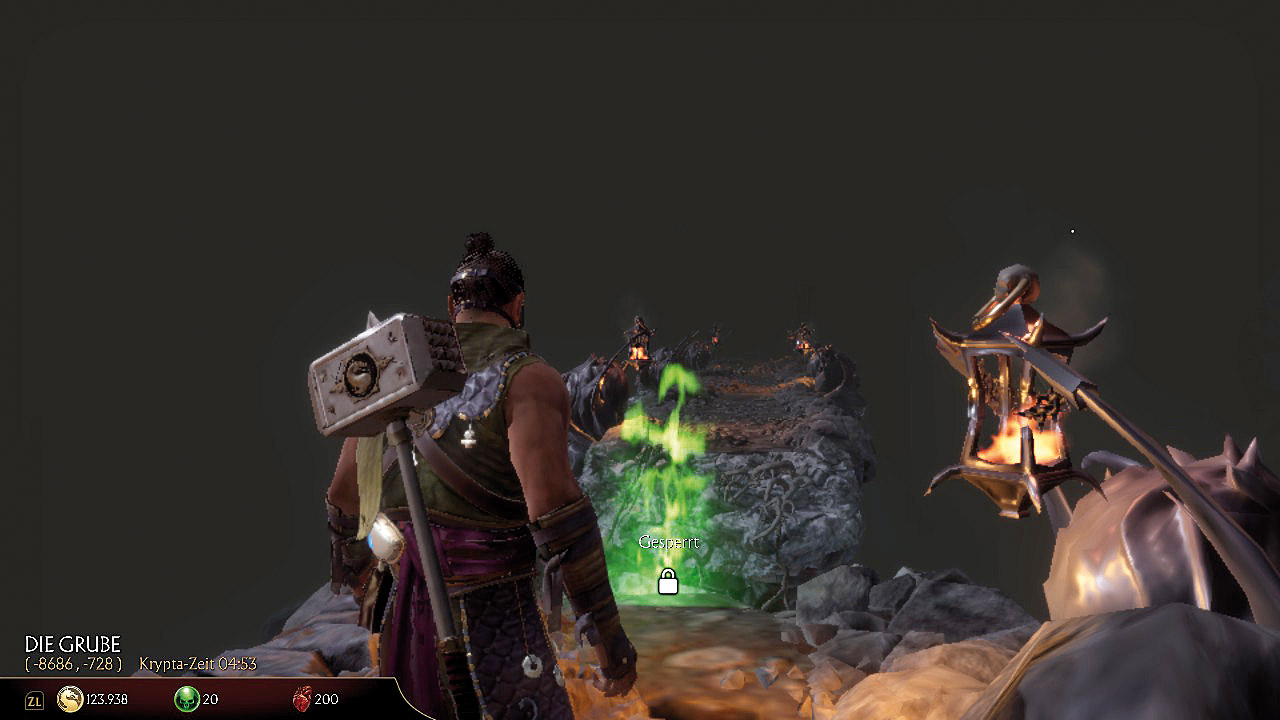Select the gold koin currency icon
This screenshot has height=720, width=1280.
pos(70,699)
